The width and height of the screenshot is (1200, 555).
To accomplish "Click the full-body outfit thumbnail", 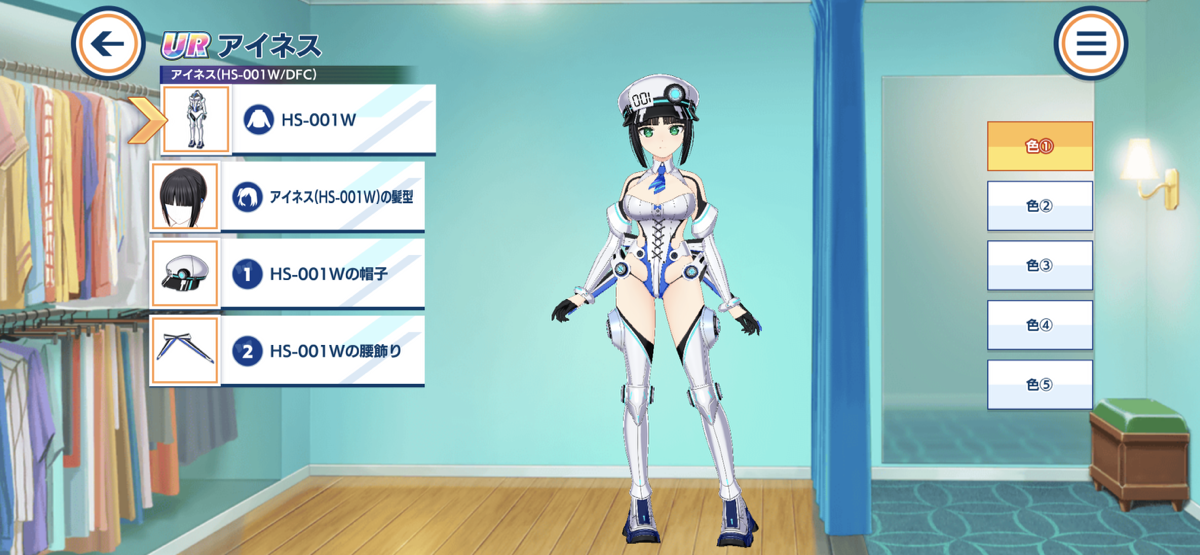I will coord(196,120).
